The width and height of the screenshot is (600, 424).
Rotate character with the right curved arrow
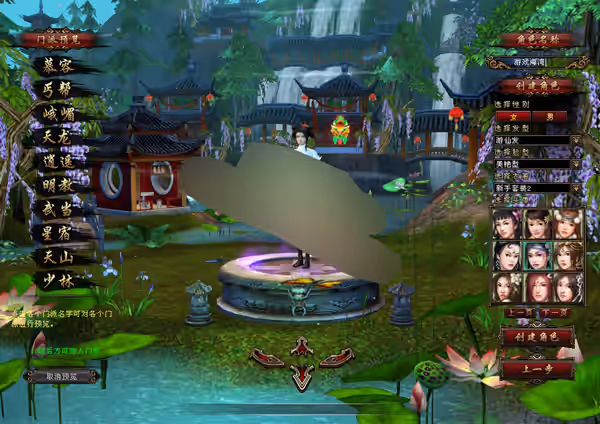coord(336,357)
